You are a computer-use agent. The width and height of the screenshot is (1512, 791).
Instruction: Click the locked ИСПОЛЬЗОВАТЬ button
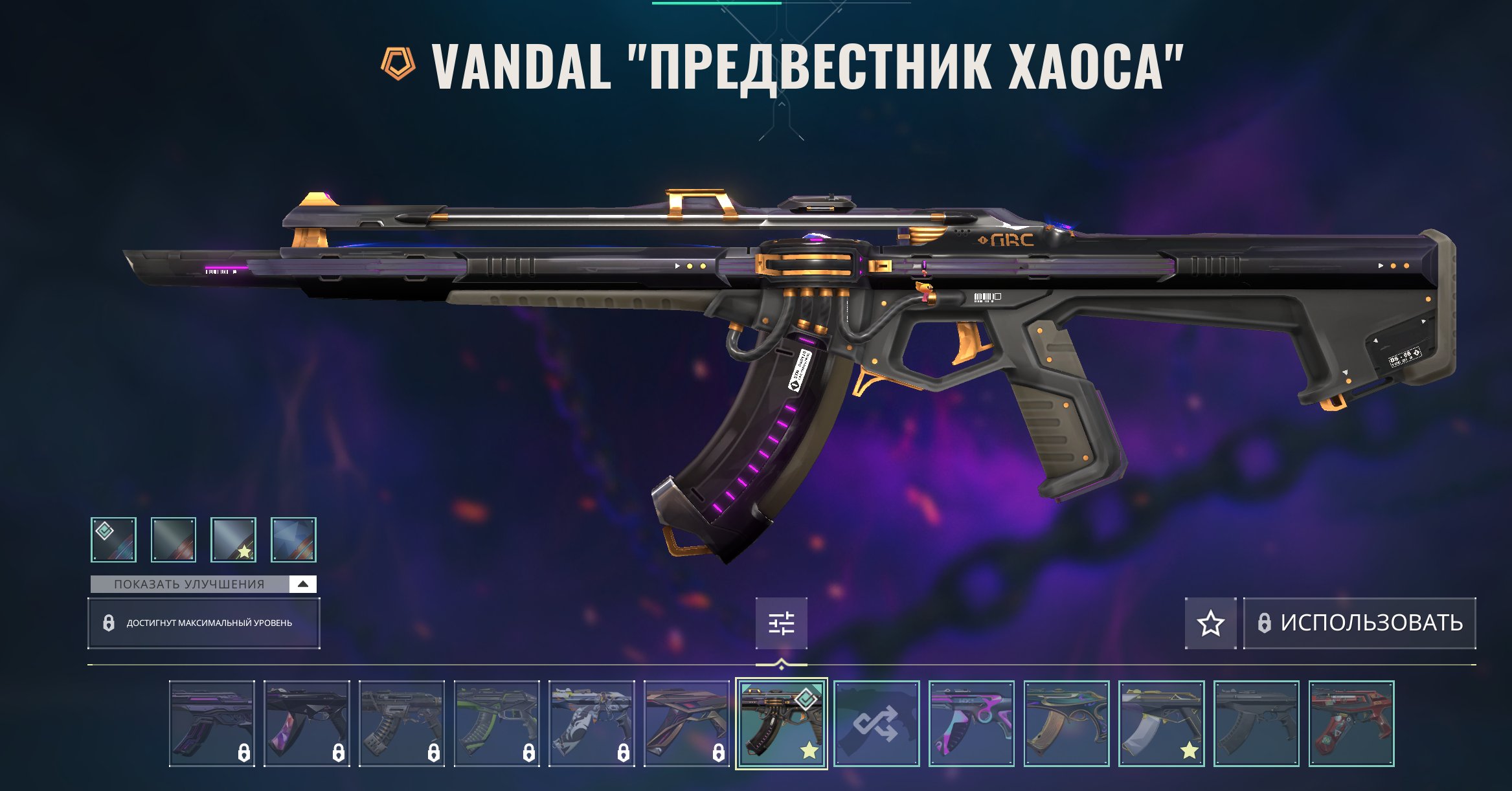(1359, 623)
